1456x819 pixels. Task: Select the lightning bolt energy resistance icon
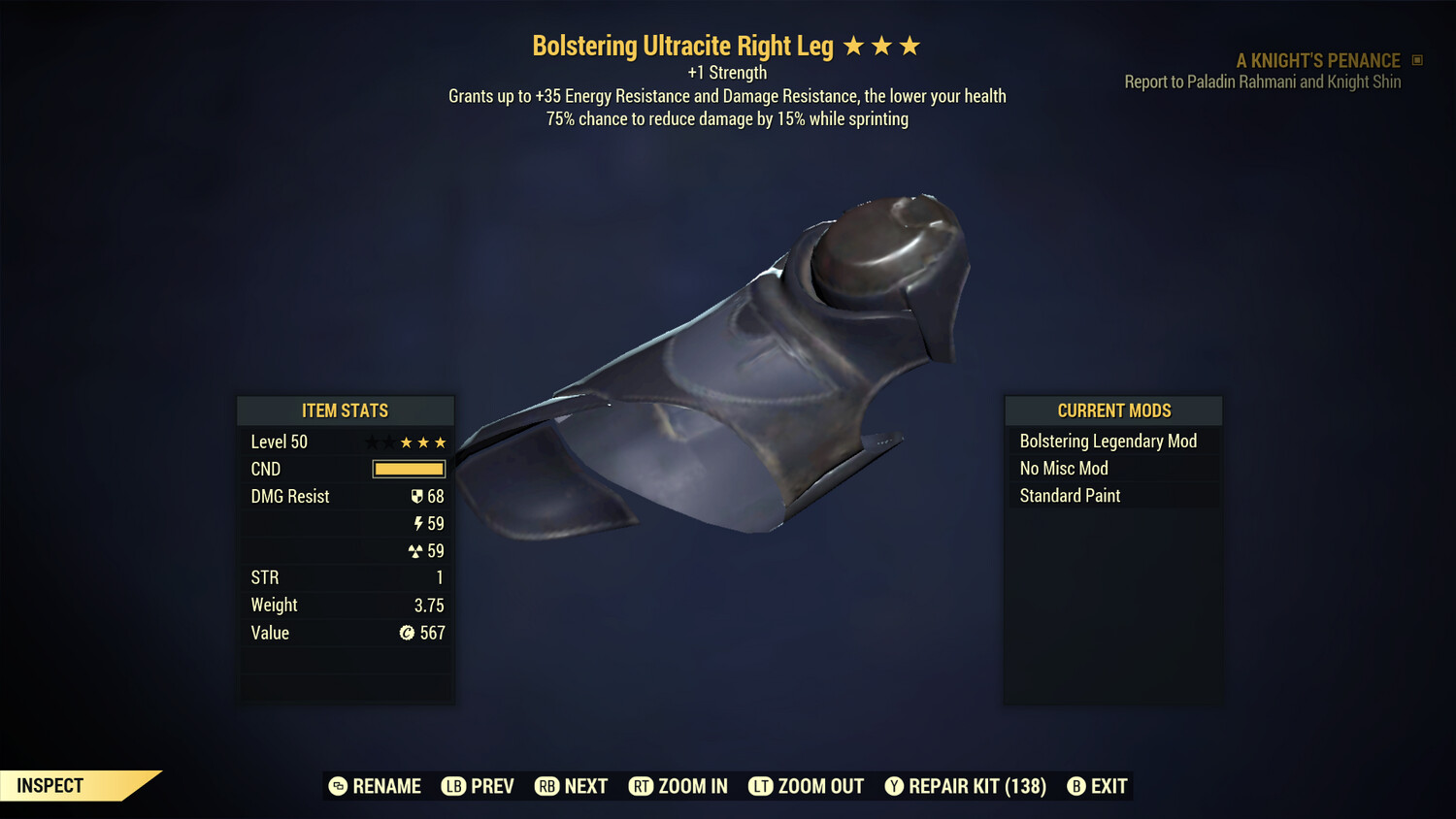click(419, 523)
